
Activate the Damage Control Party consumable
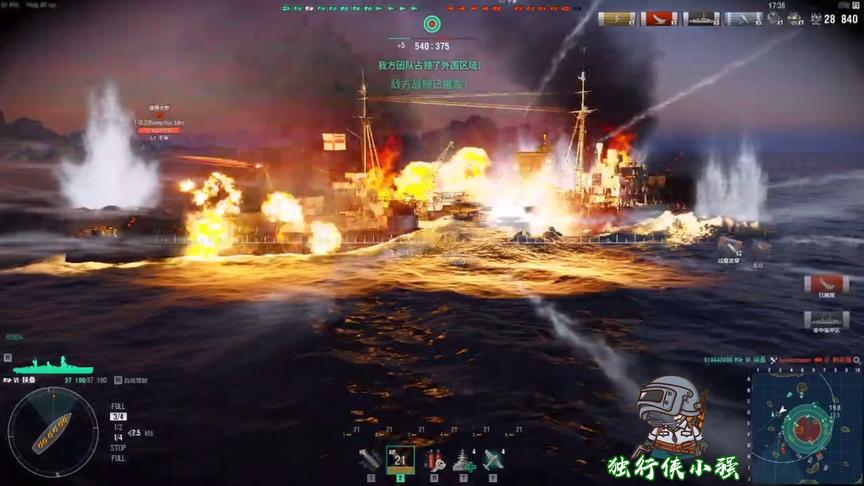pos(433,459)
